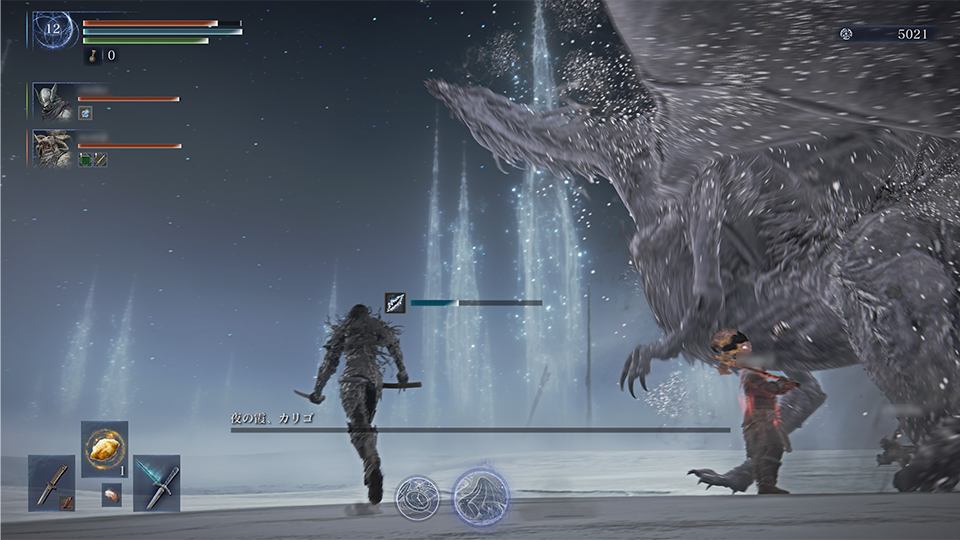960x540 pixels.
Task: Select the helmeted teammate portrait
Action: pyautogui.click(x=52, y=101)
